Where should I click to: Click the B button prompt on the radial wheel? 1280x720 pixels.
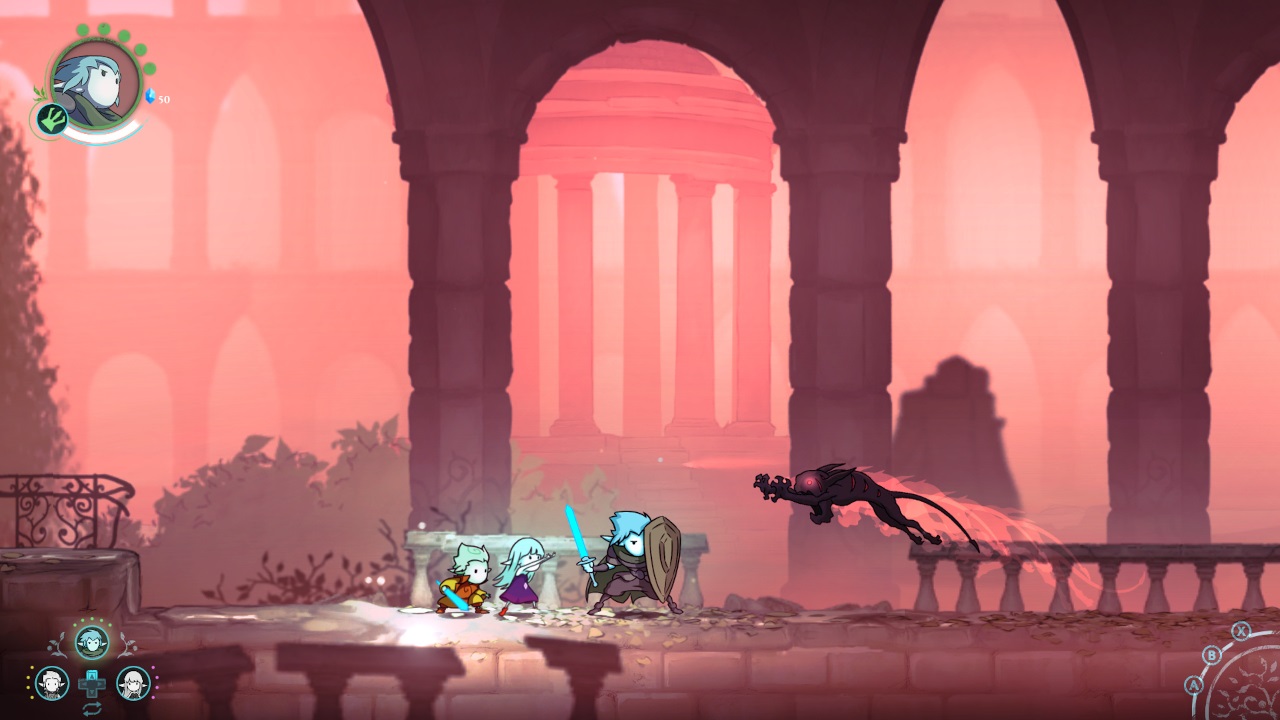[x=1212, y=655]
